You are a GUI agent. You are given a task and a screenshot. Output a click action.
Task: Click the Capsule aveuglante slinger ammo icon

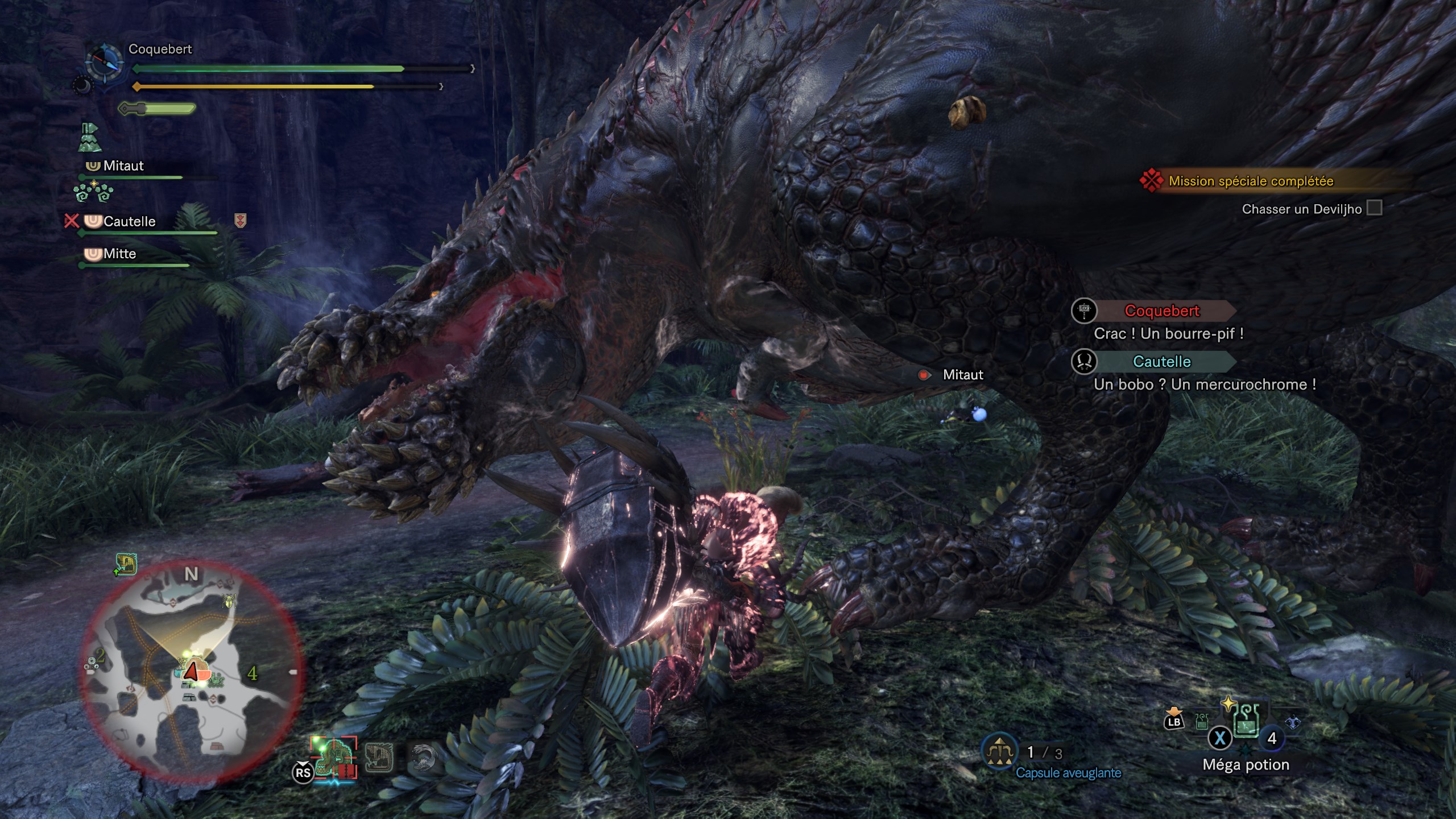[999, 752]
